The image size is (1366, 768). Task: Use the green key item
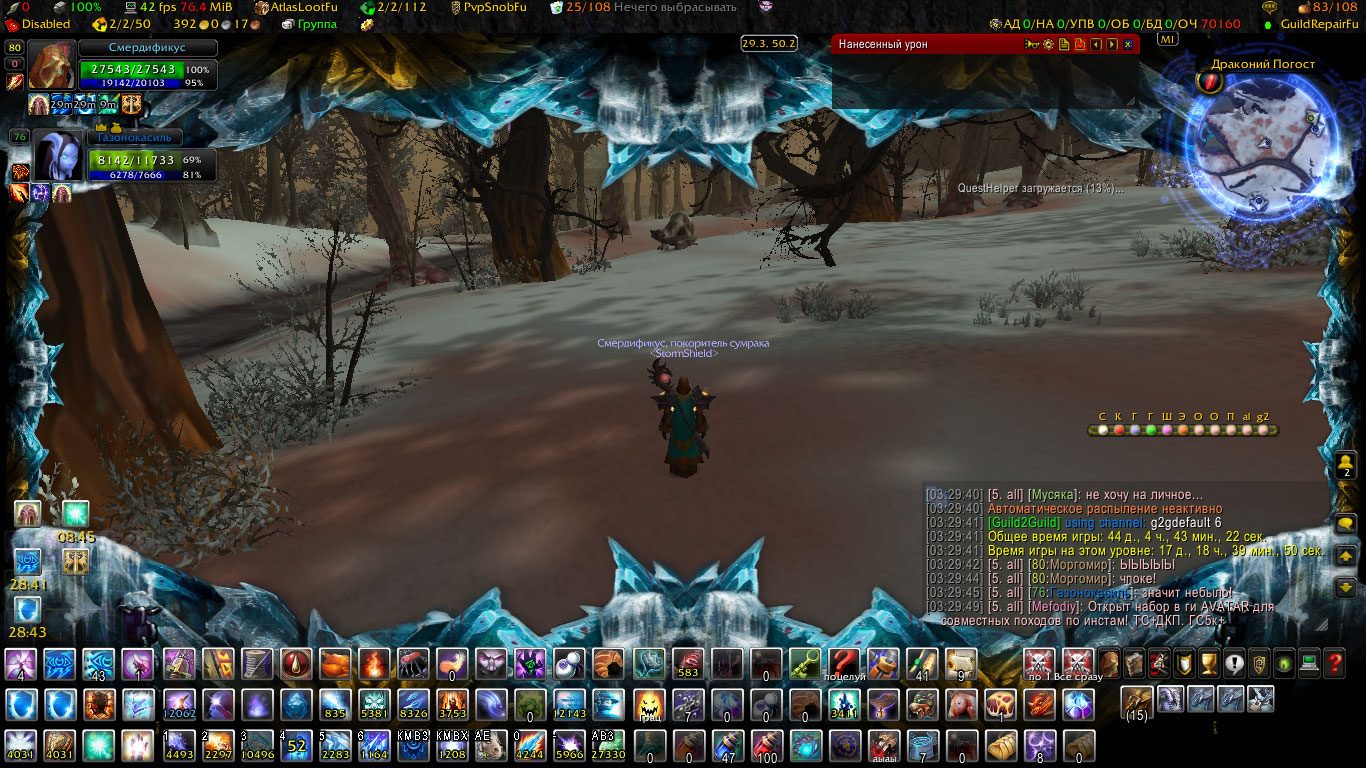[x=804, y=663]
